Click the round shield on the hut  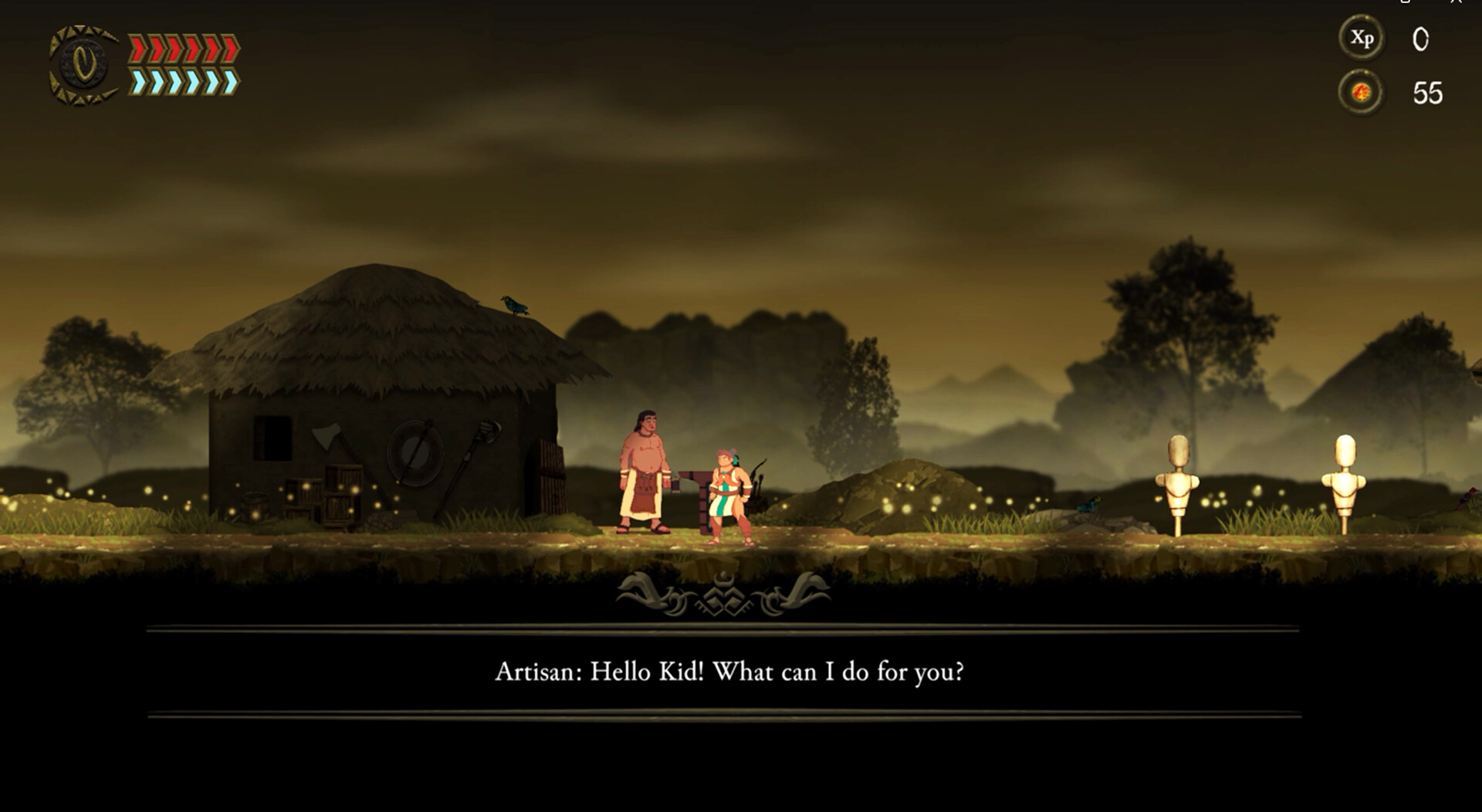click(414, 454)
